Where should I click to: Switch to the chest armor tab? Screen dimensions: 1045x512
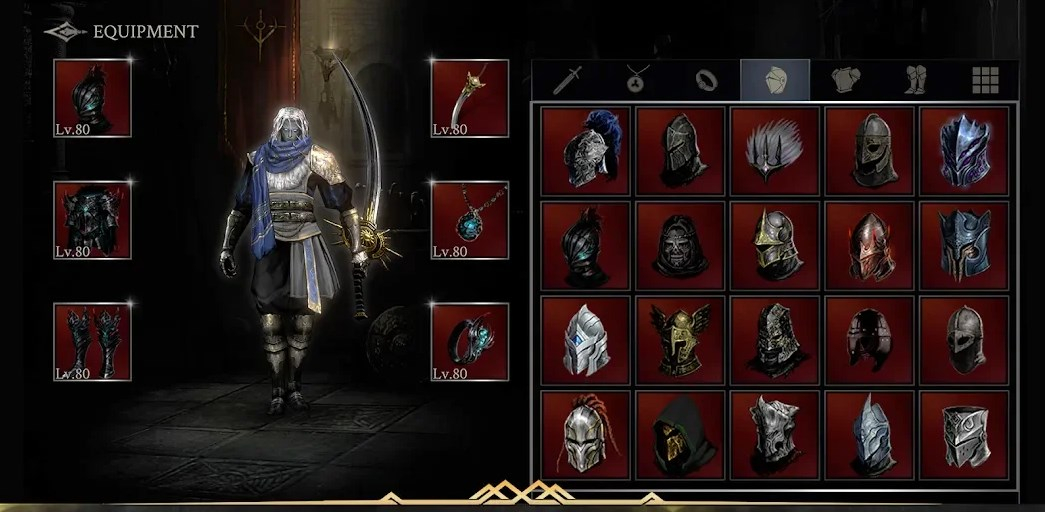(845, 80)
